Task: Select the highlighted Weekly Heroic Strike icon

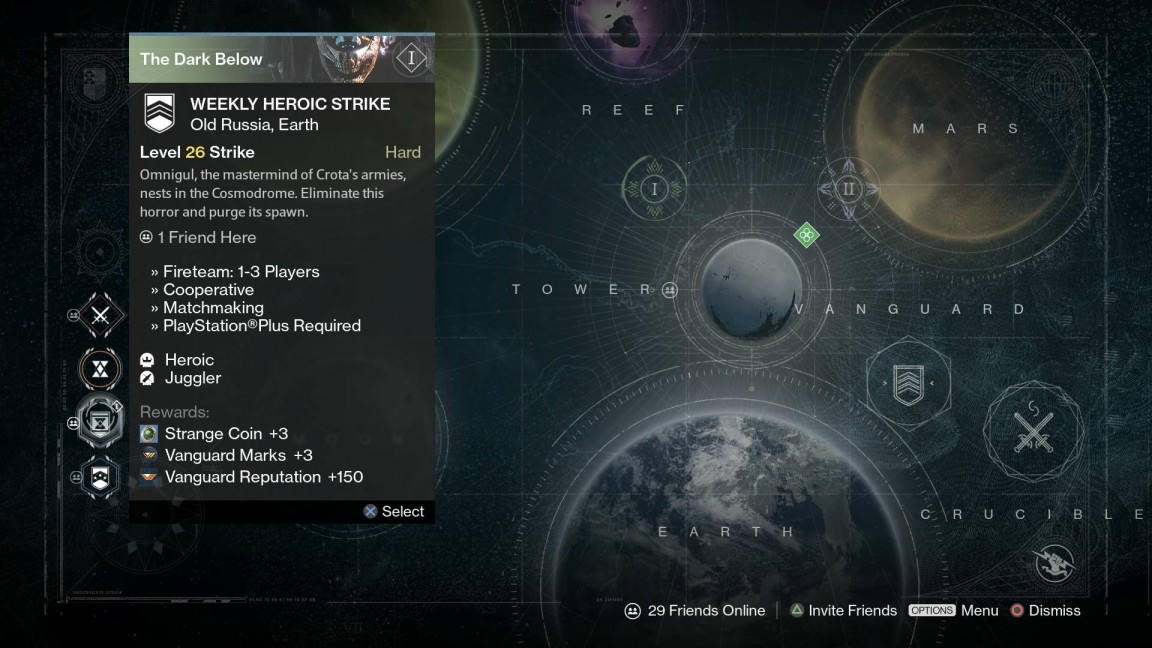Action: click(102, 423)
